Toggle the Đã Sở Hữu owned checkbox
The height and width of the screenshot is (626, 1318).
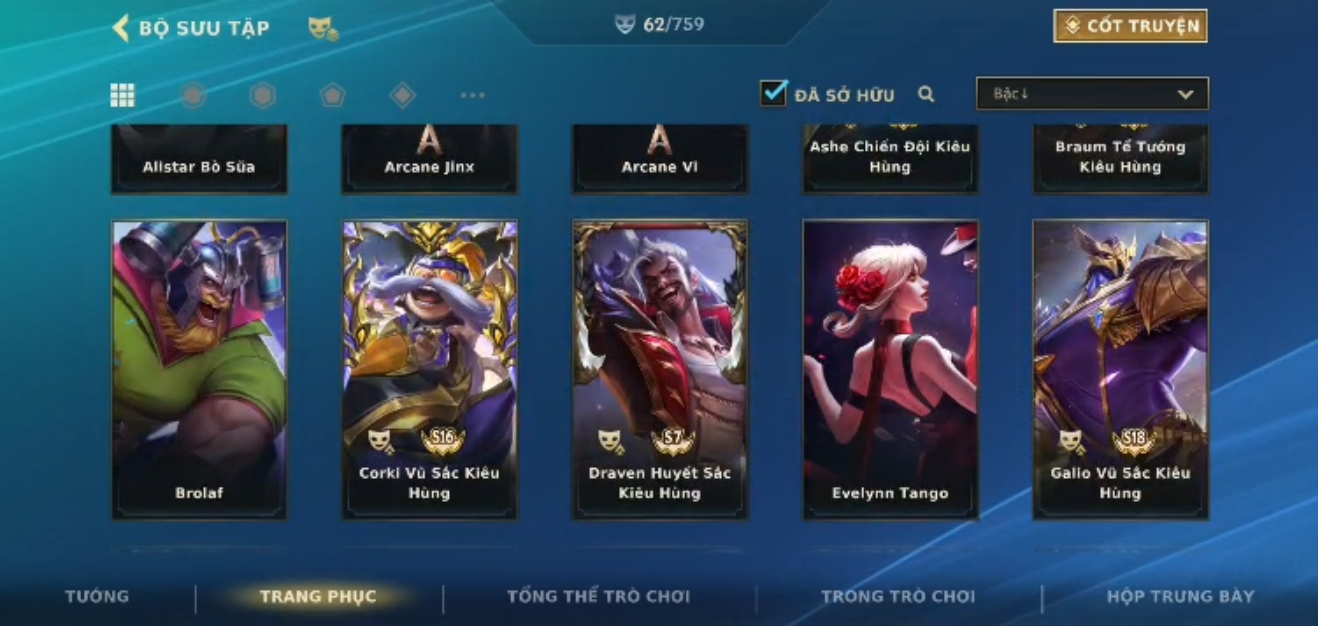[773, 94]
